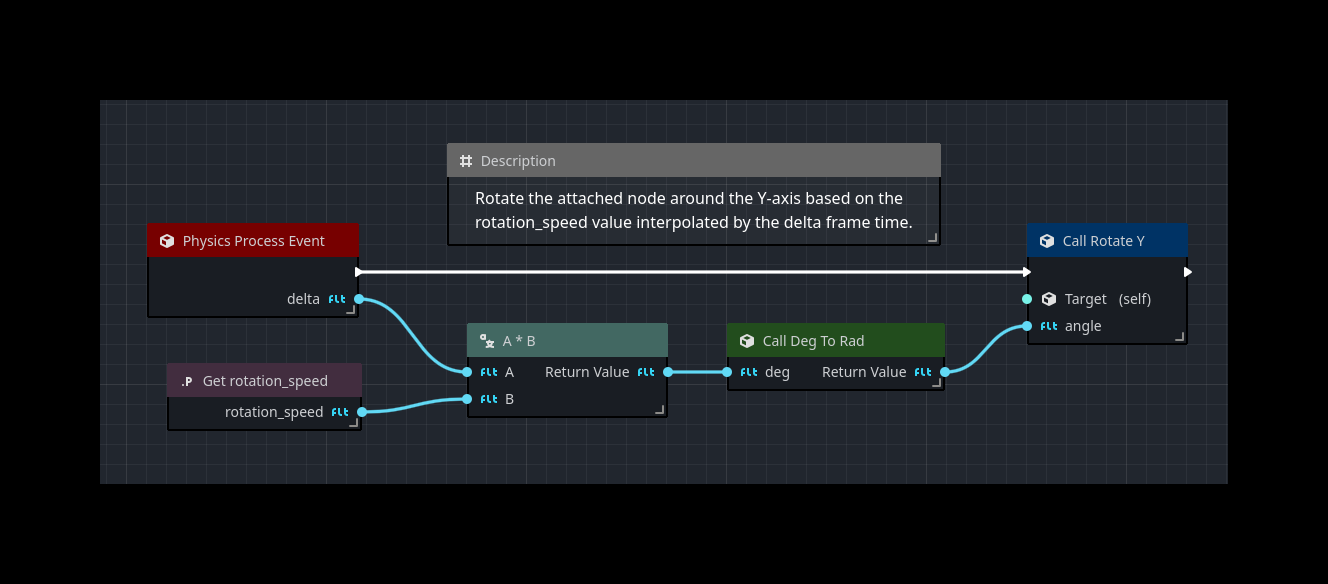Select the Get rotation_speed node header
Viewport: 1328px width, 584px height.
click(x=264, y=381)
